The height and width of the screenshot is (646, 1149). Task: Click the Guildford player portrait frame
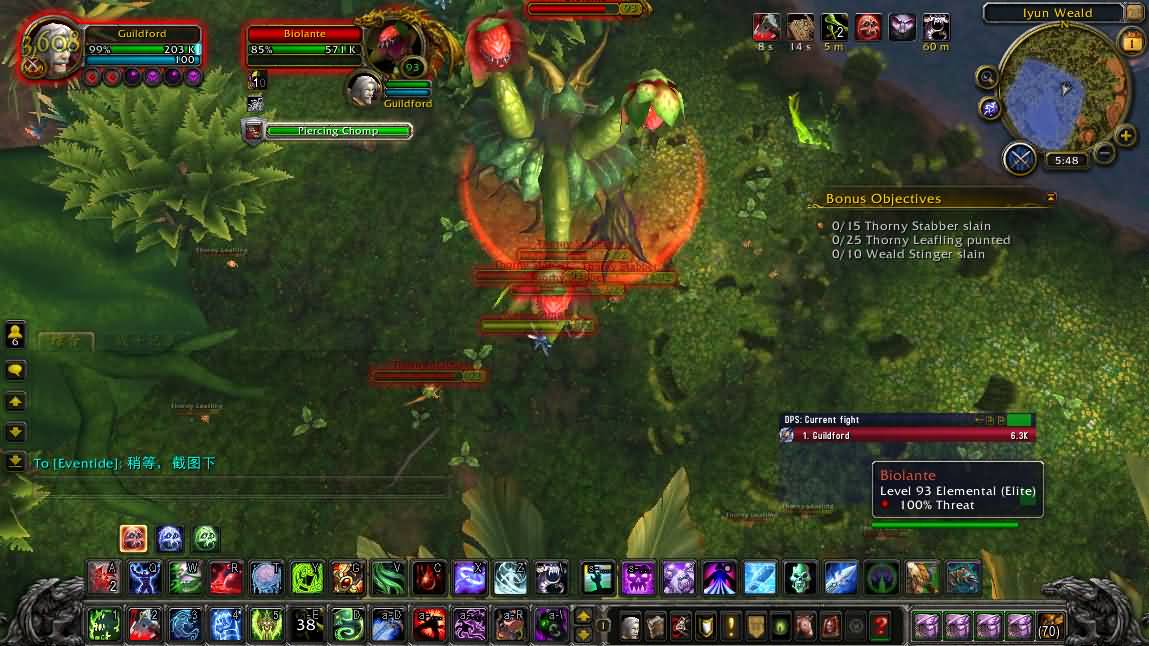[x=52, y=48]
